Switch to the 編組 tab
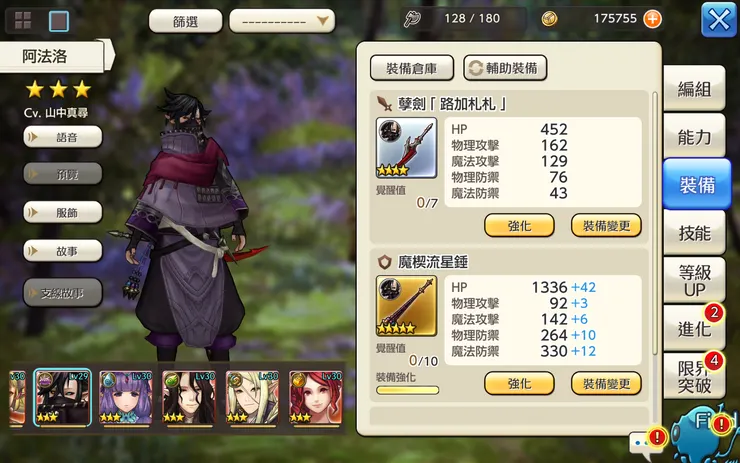The width and height of the screenshot is (740, 463). pos(694,89)
